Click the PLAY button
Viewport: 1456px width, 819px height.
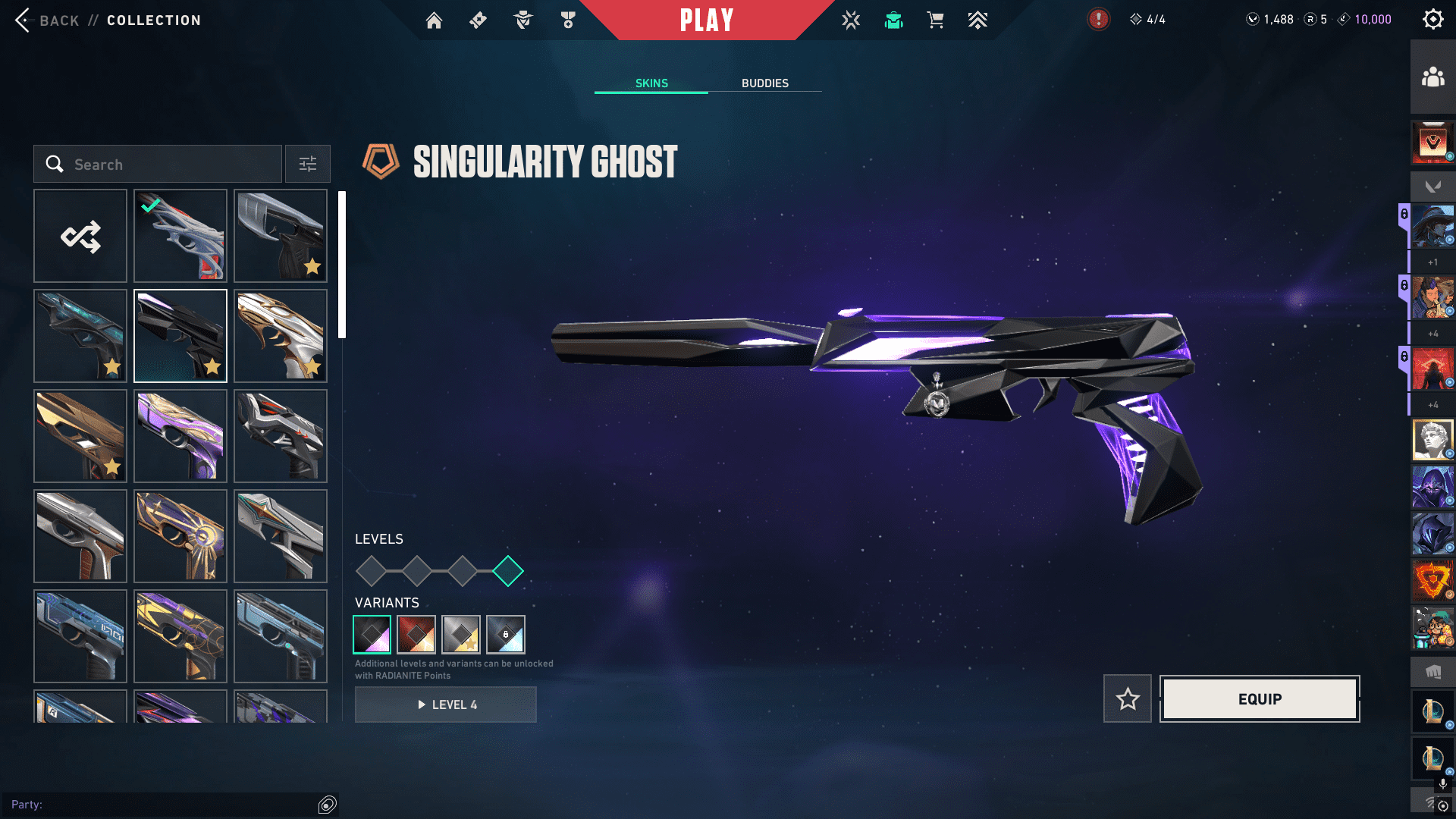point(706,20)
